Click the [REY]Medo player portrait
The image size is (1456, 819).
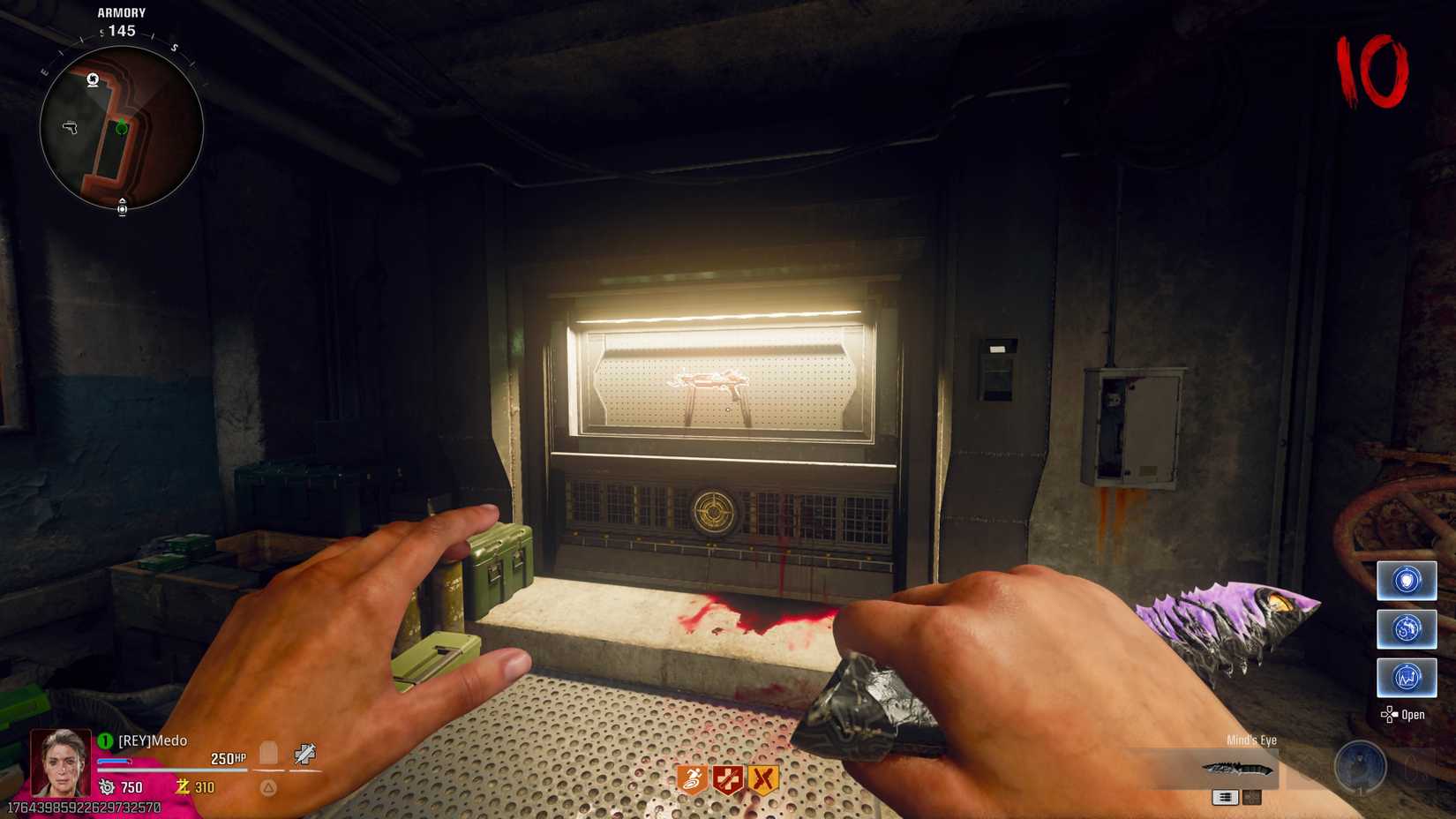[61, 764]
